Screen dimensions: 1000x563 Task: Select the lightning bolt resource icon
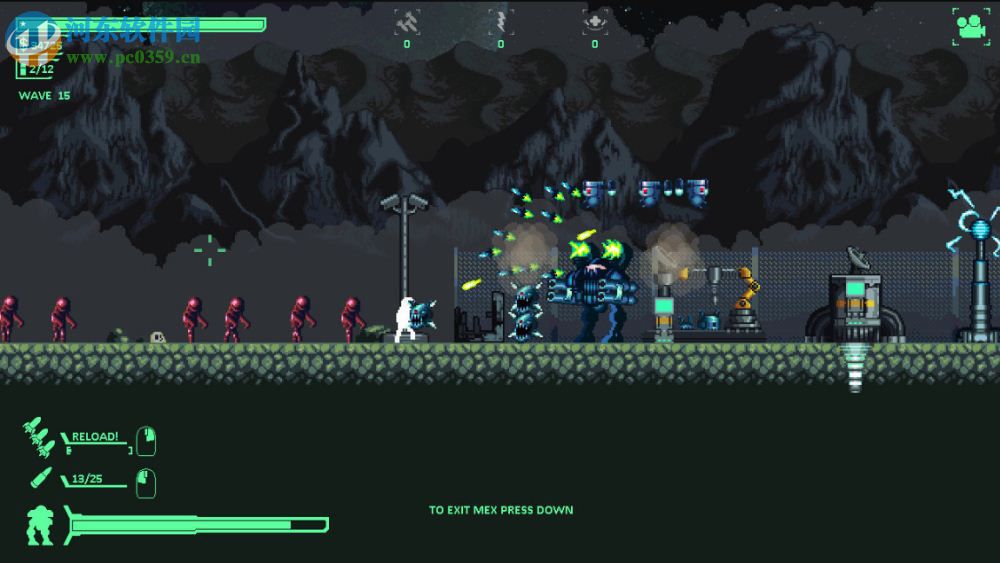[500, 21]
